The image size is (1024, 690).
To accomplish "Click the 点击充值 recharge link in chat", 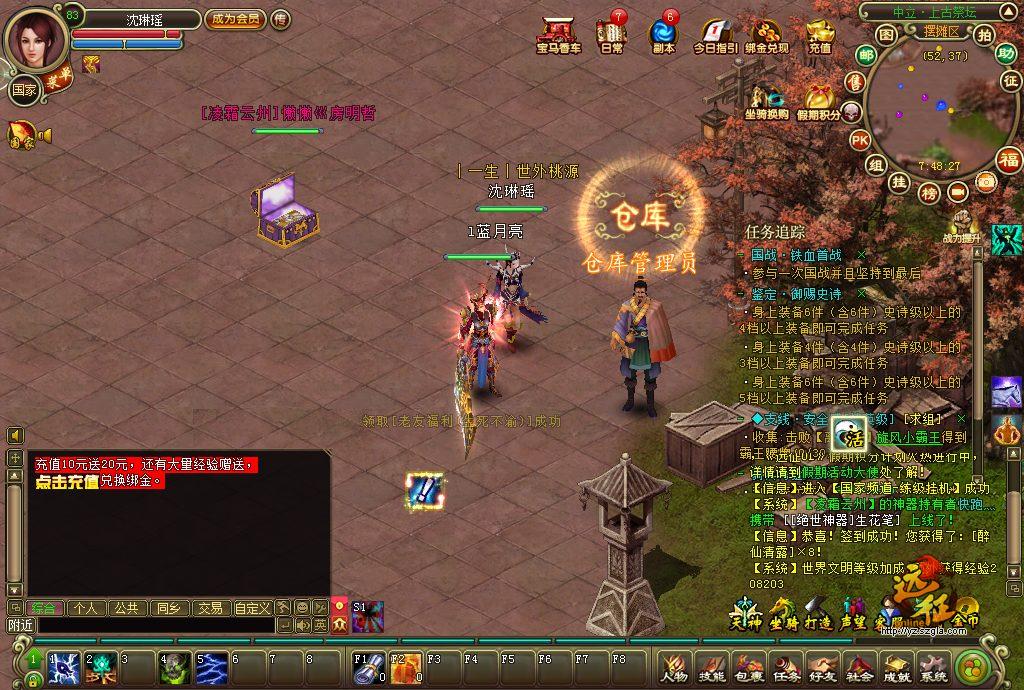I will tap(66, 481).
